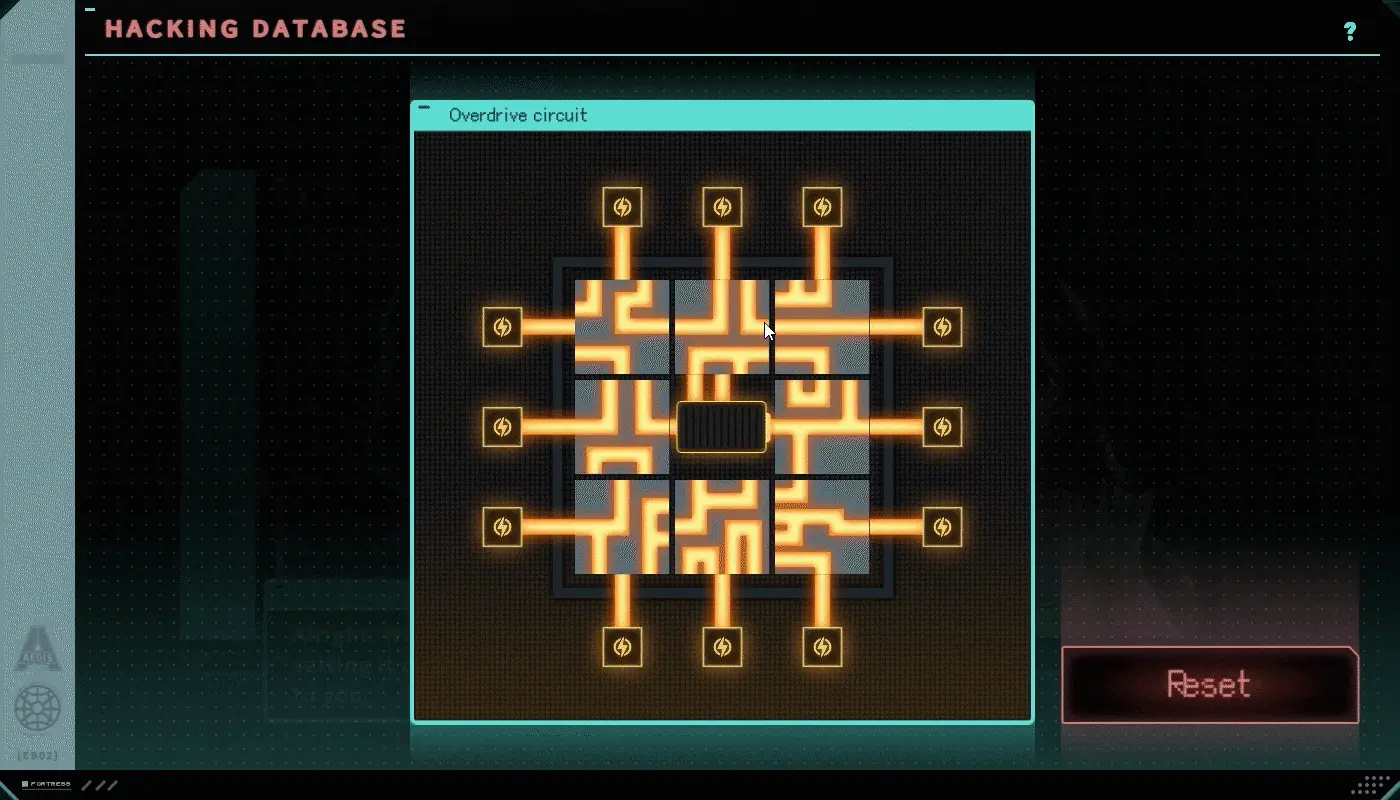Rotate the bottom-center circuit tile
This screenshot has height=800, width=1400.
pos(722,527)
